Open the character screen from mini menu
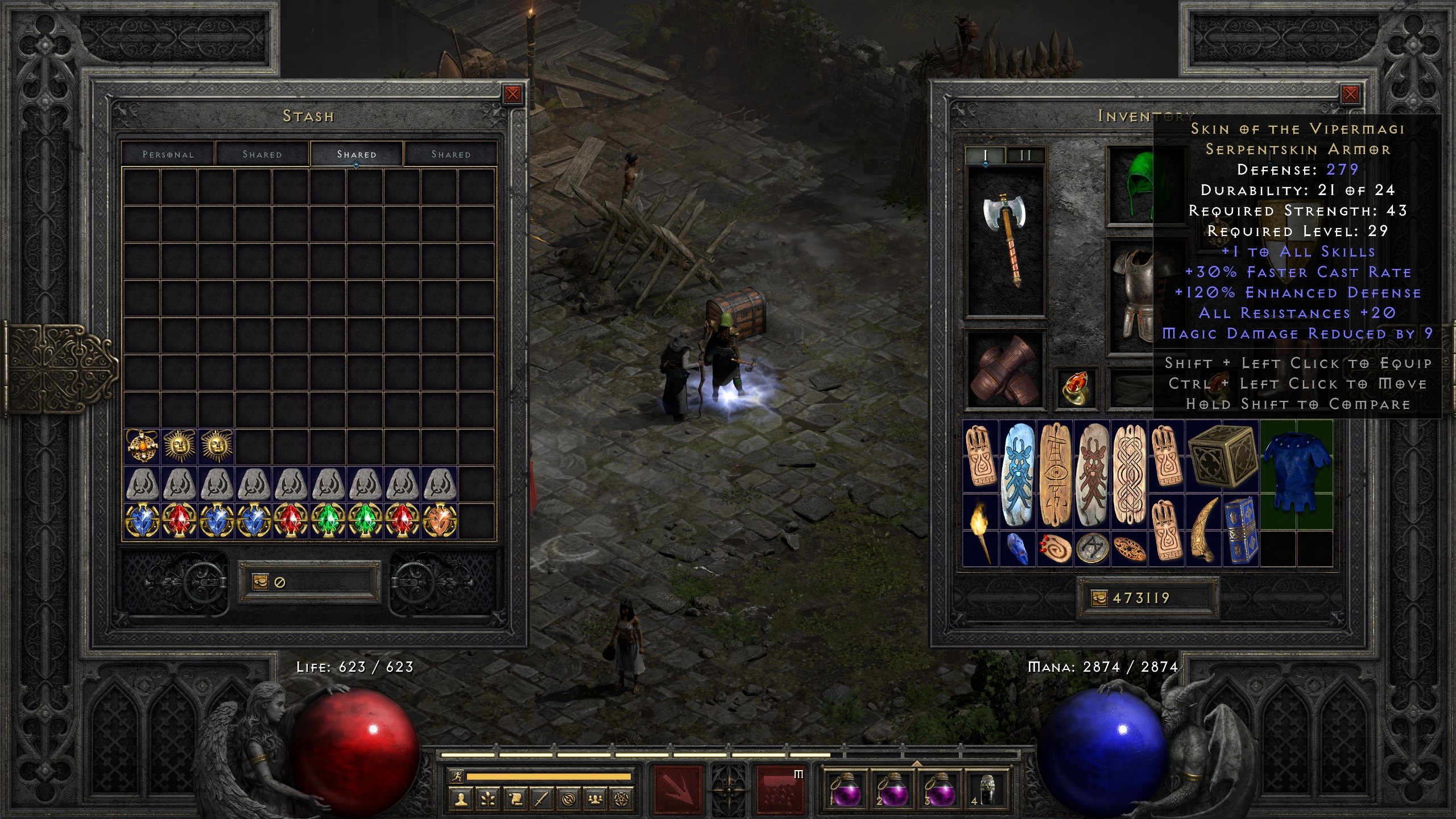 coord(461,800)
